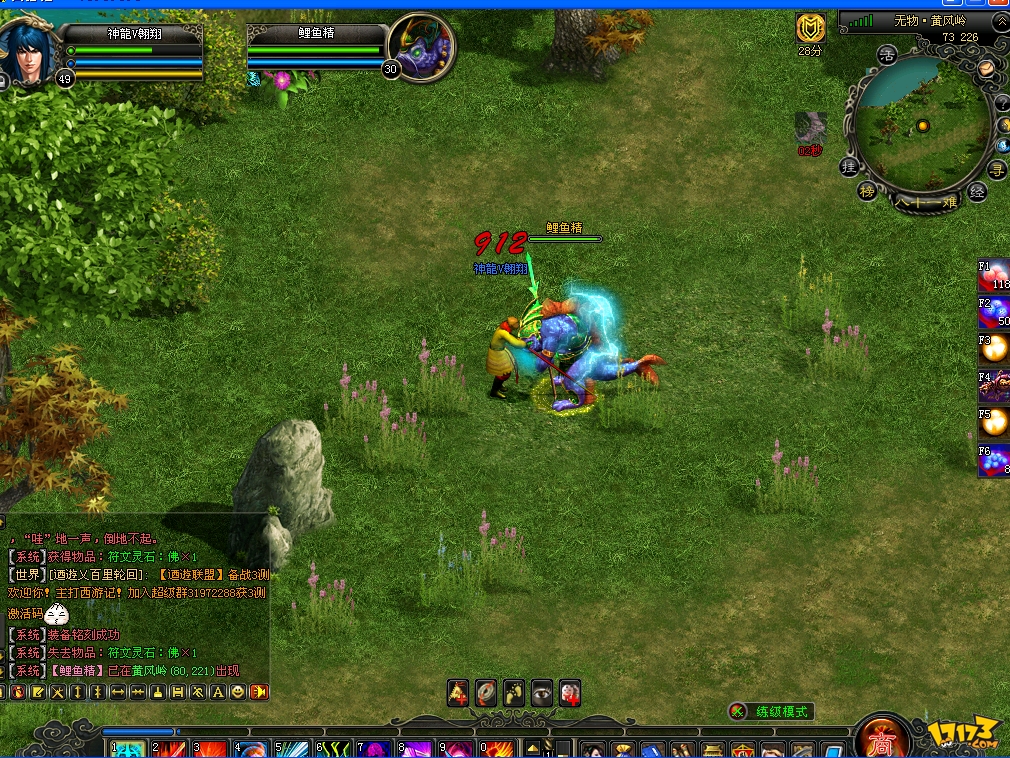Select the 鲤鱼精 target portrait
This screenshot has height=758, width=1010.
coord(420,47)
